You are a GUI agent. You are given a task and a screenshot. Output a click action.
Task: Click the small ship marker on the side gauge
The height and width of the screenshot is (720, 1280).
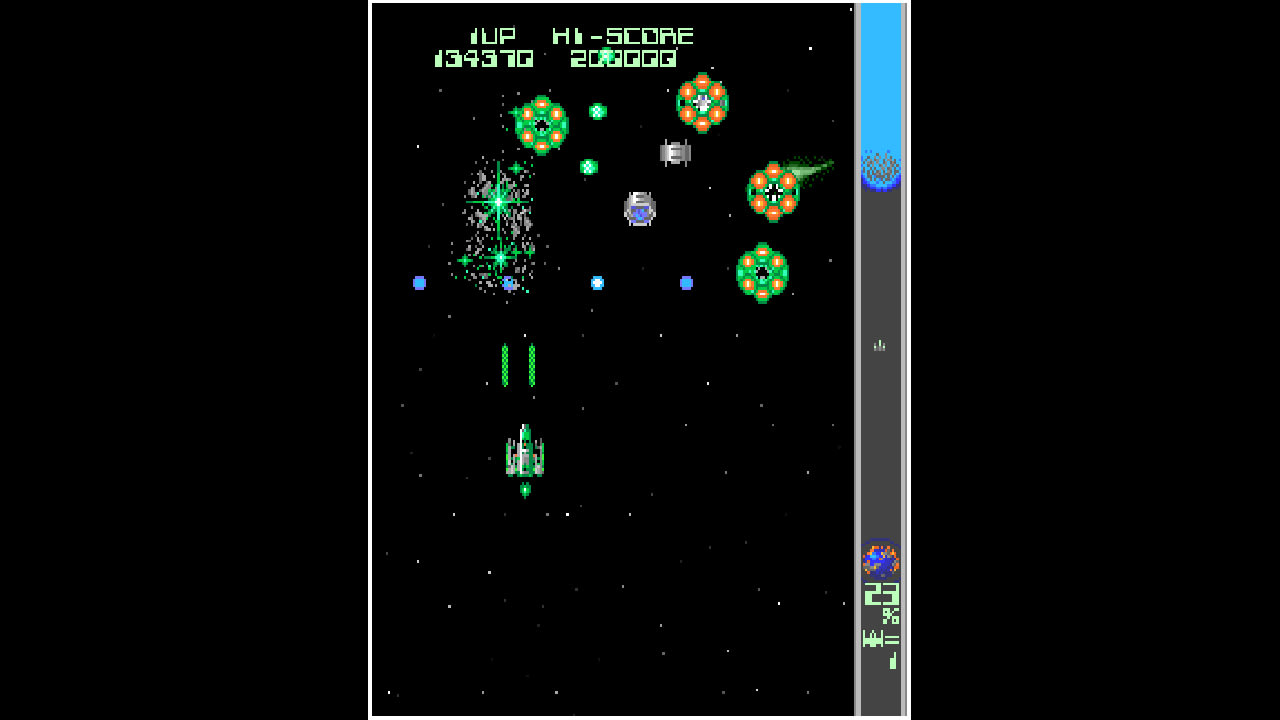879,345
